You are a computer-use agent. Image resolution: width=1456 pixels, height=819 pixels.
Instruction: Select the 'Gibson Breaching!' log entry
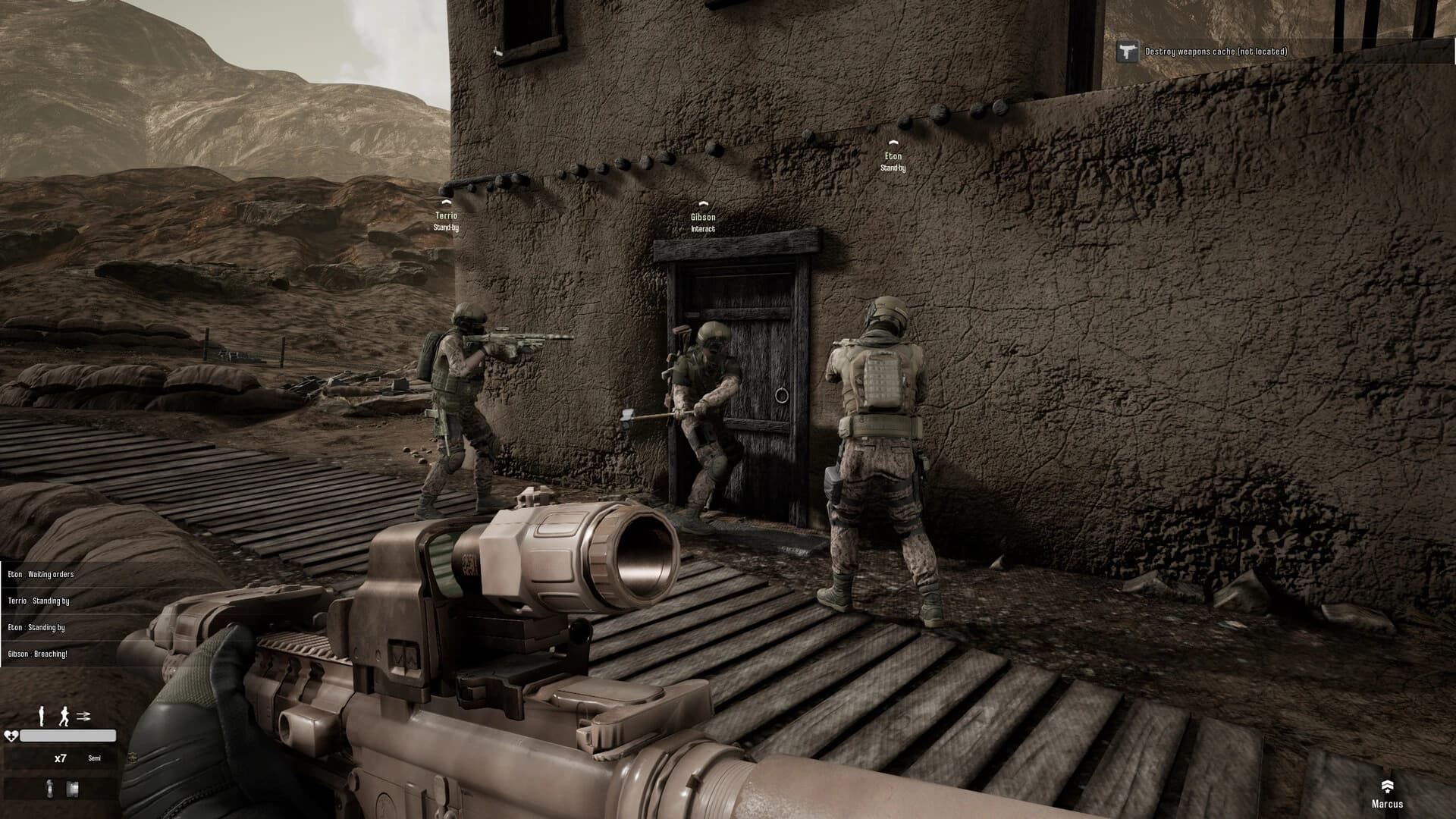click(38, 654)
